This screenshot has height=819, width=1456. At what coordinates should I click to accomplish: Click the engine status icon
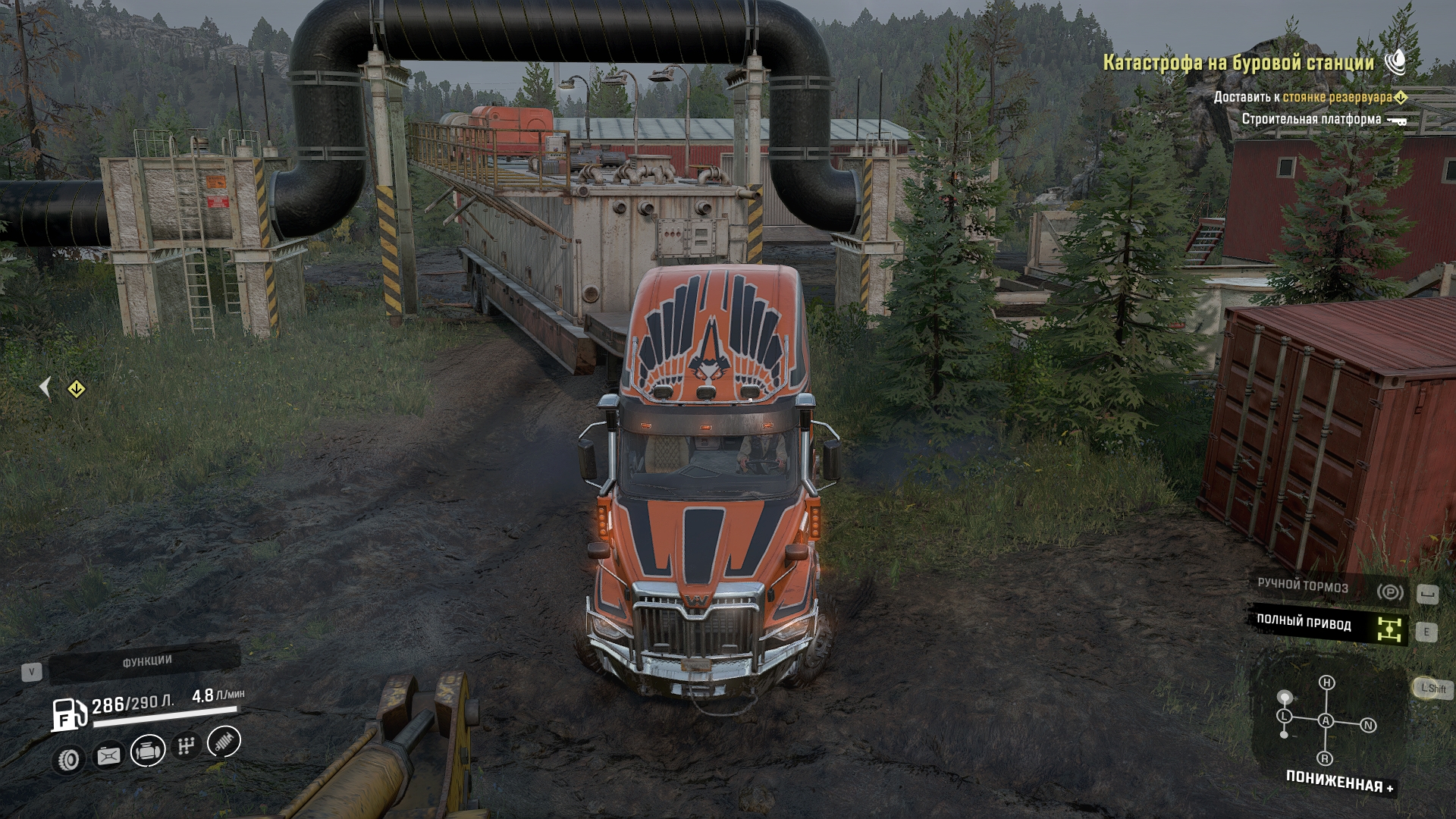click(x=148, y=752)
